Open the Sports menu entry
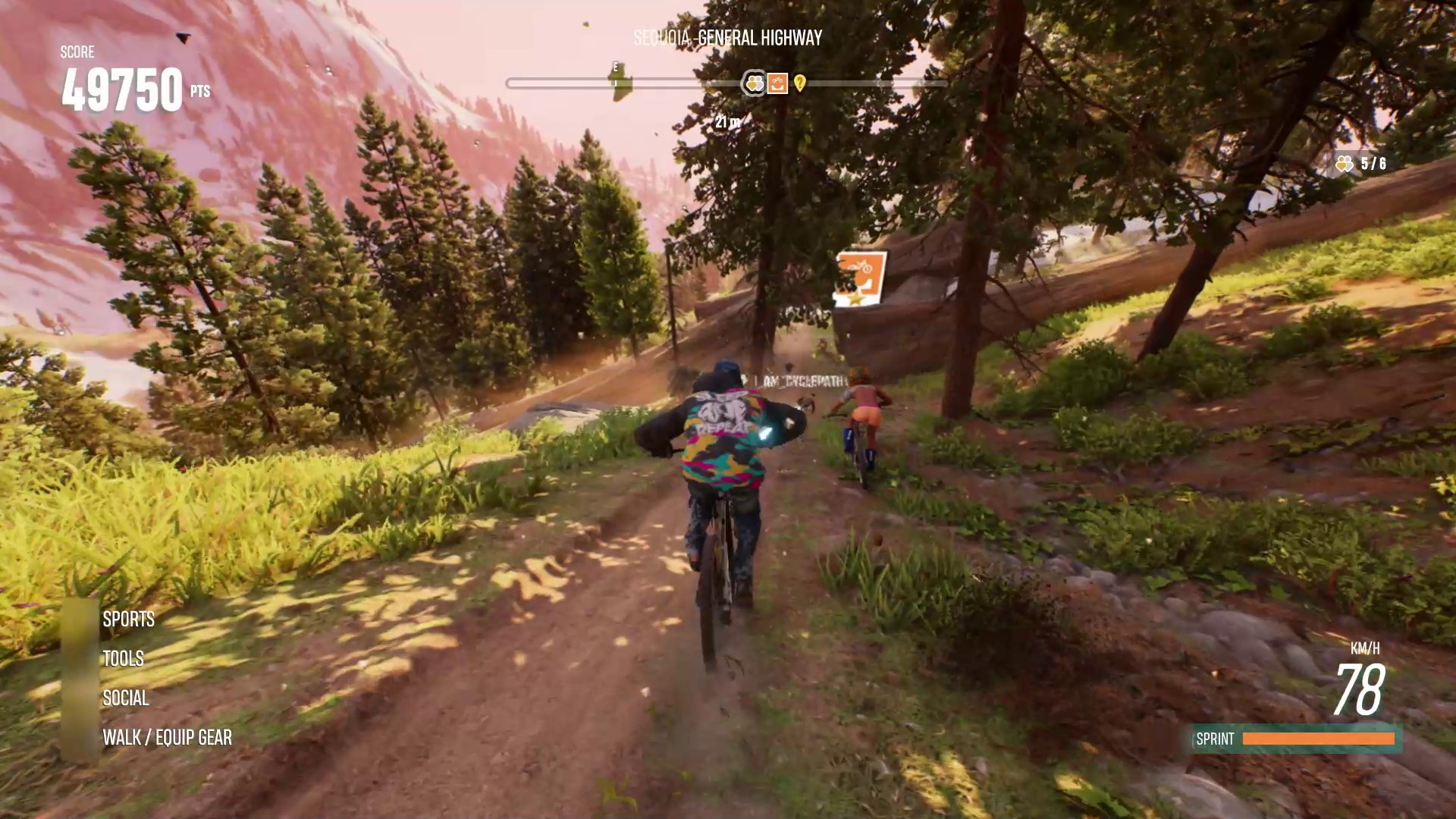The image size is (1456, 819). tap(129, 620)
